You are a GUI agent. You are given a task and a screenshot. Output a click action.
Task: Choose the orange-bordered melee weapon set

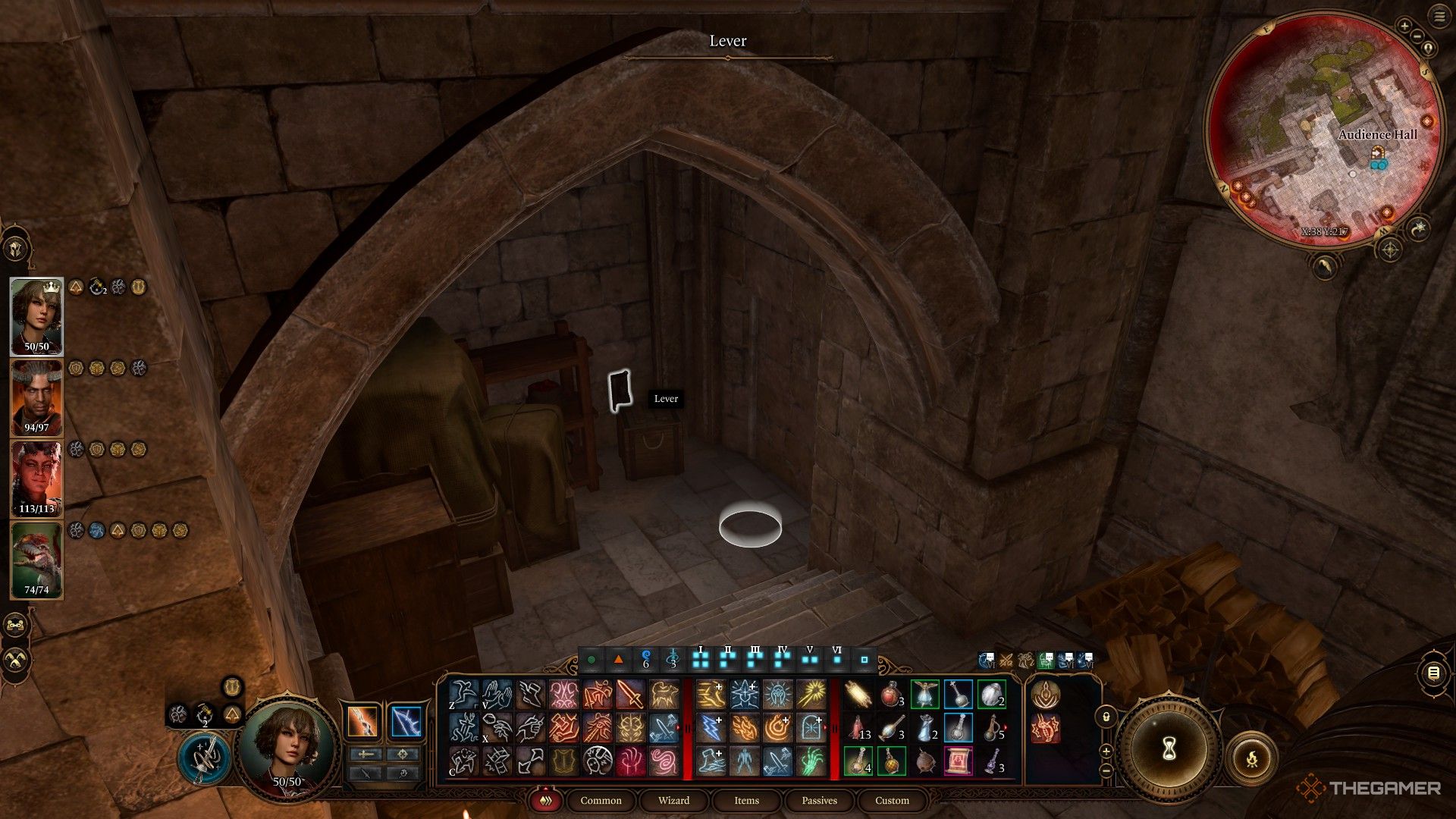coord(362,721)
